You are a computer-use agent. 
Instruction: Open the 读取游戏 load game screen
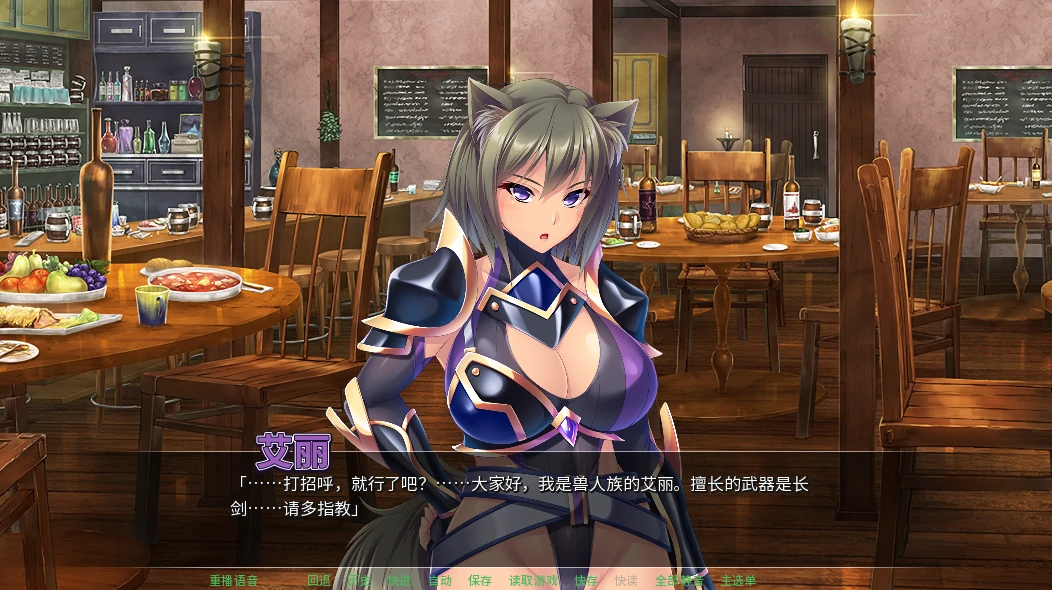click(533, 580)
